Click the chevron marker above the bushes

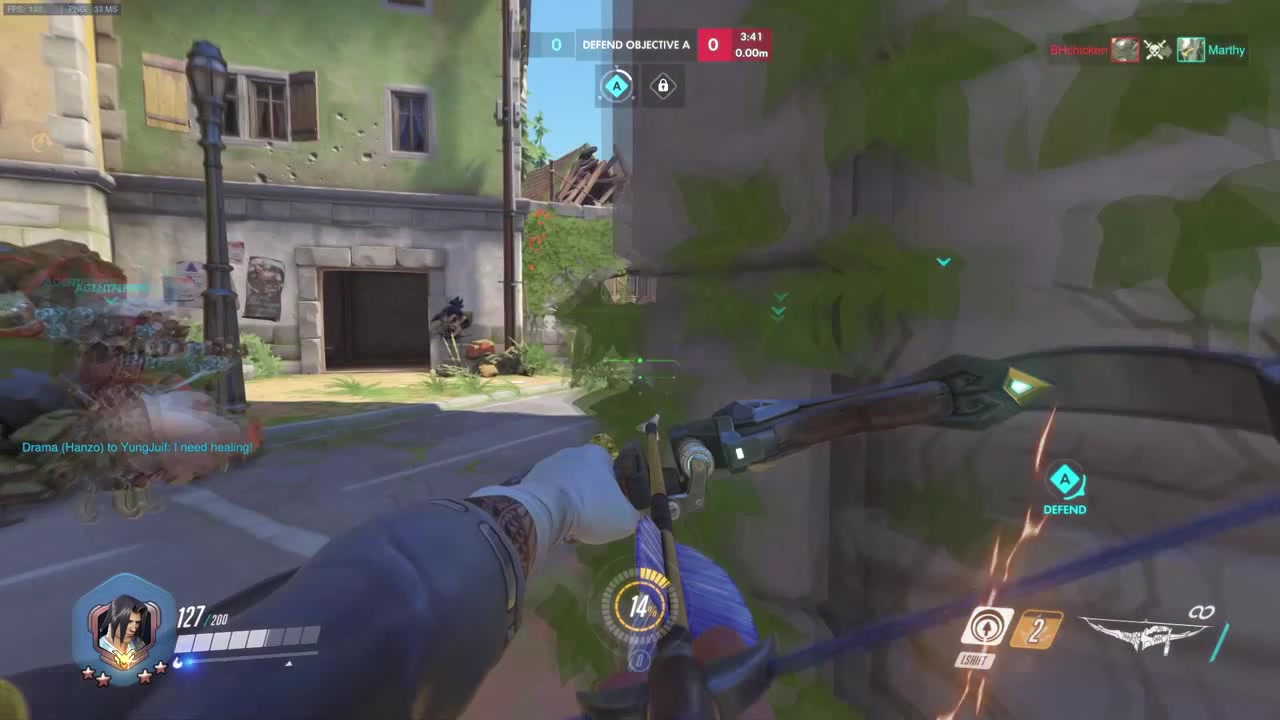tap(778, 308)
